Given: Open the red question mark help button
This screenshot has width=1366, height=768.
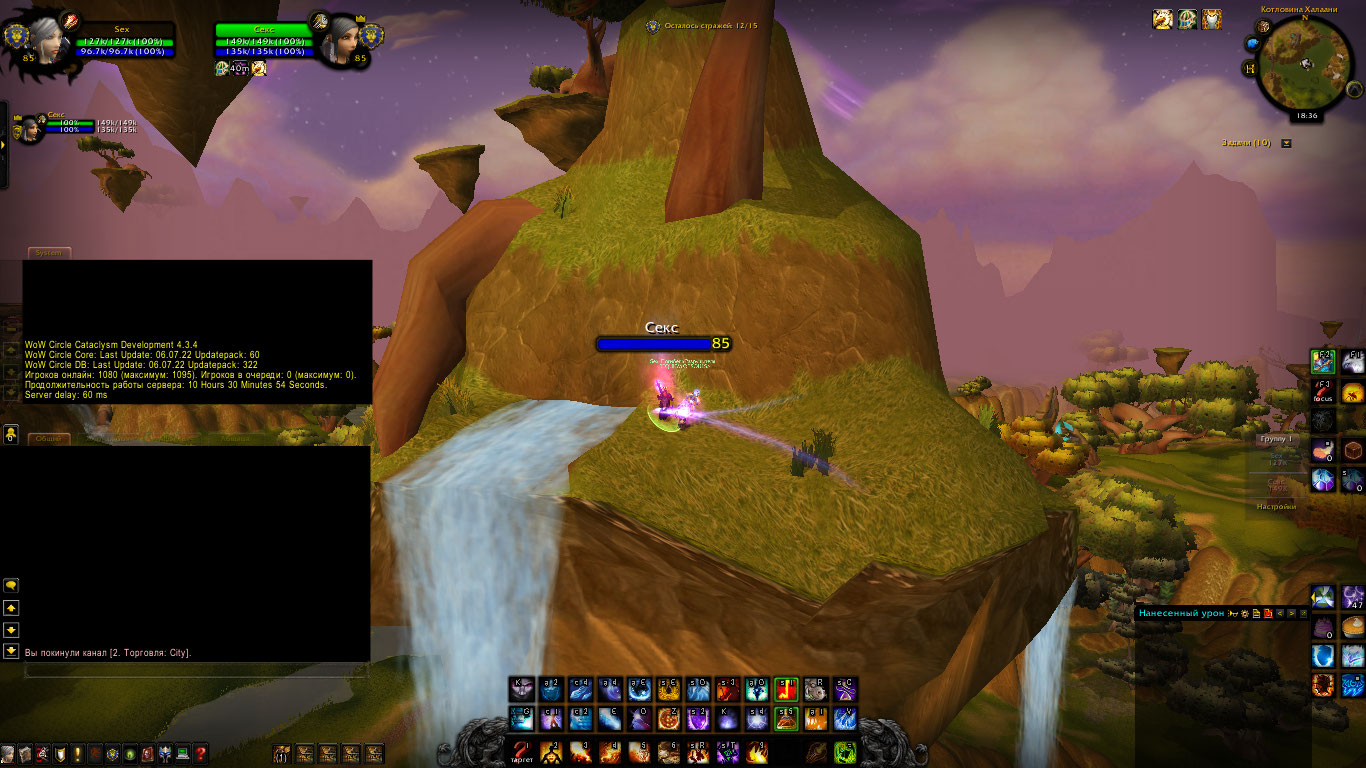Looking at the screenshot, I should [x=201, y=754].
